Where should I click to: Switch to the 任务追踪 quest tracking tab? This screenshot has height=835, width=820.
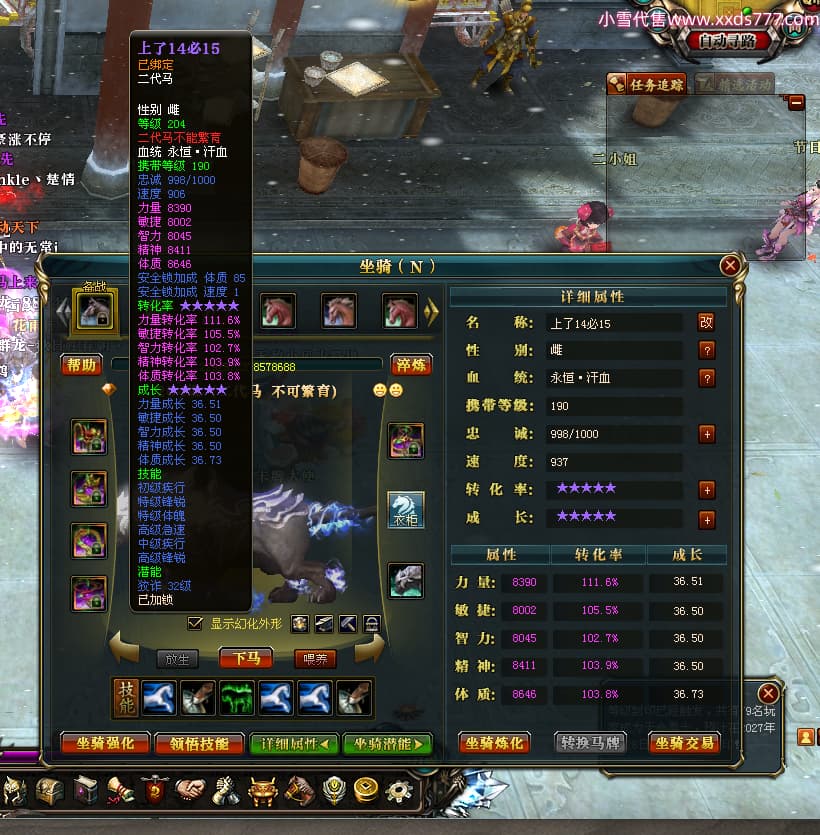point(649,85)
